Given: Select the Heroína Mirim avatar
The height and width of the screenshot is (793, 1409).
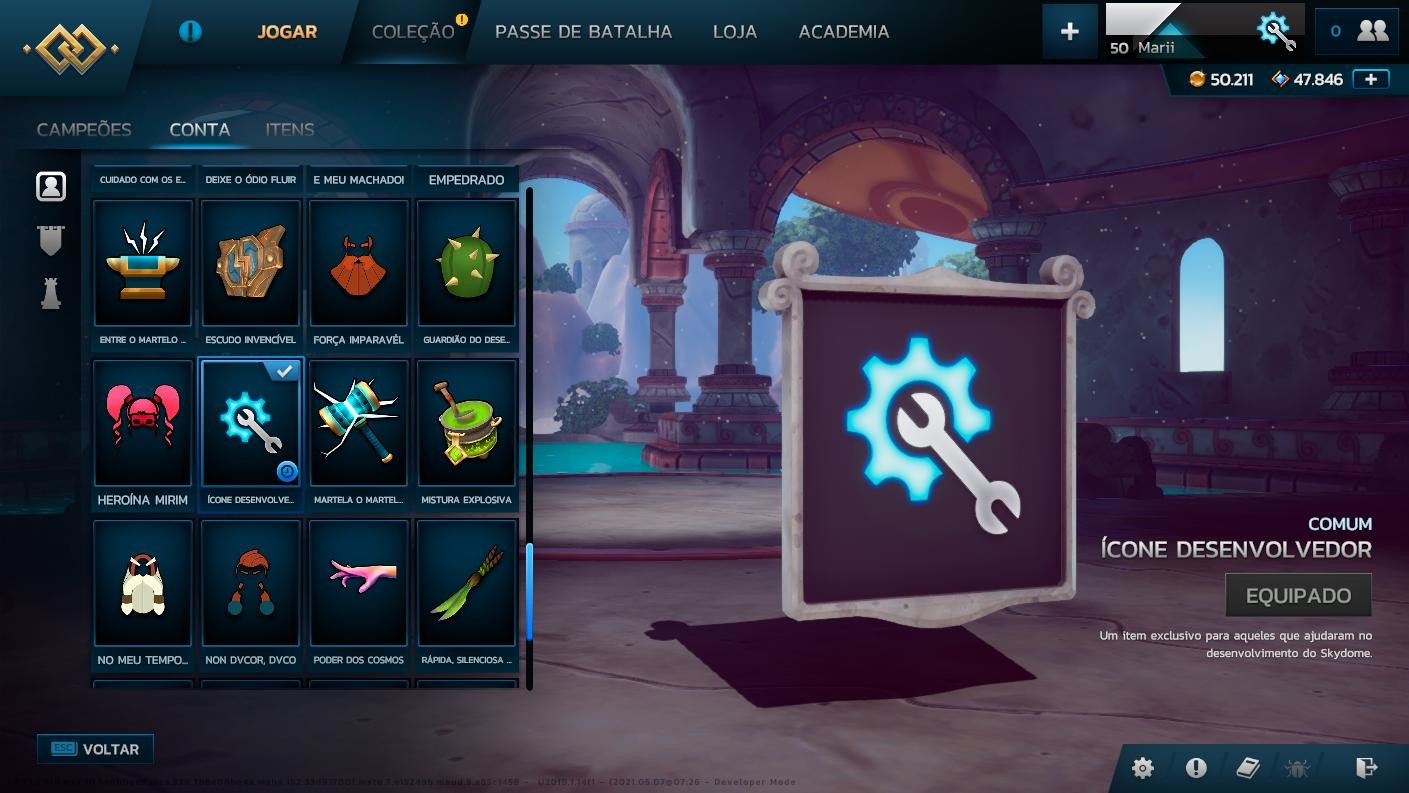Looking at the screenshot, I should (x=142, y=422).
